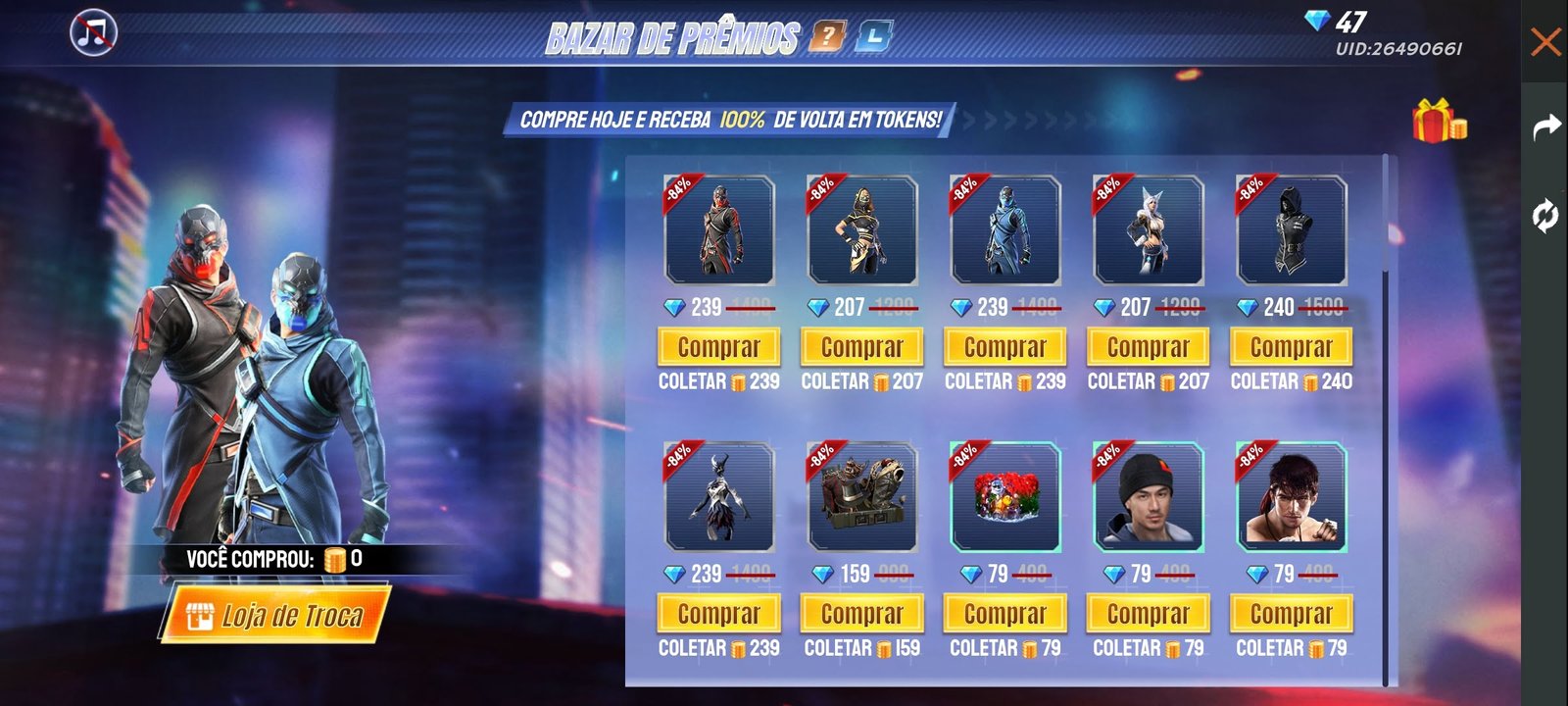Screen dimensions: 1568x706
Task: View the horned dark dancer outfit thumbnail
Action: pyautogui.click(x=718, y=498)
